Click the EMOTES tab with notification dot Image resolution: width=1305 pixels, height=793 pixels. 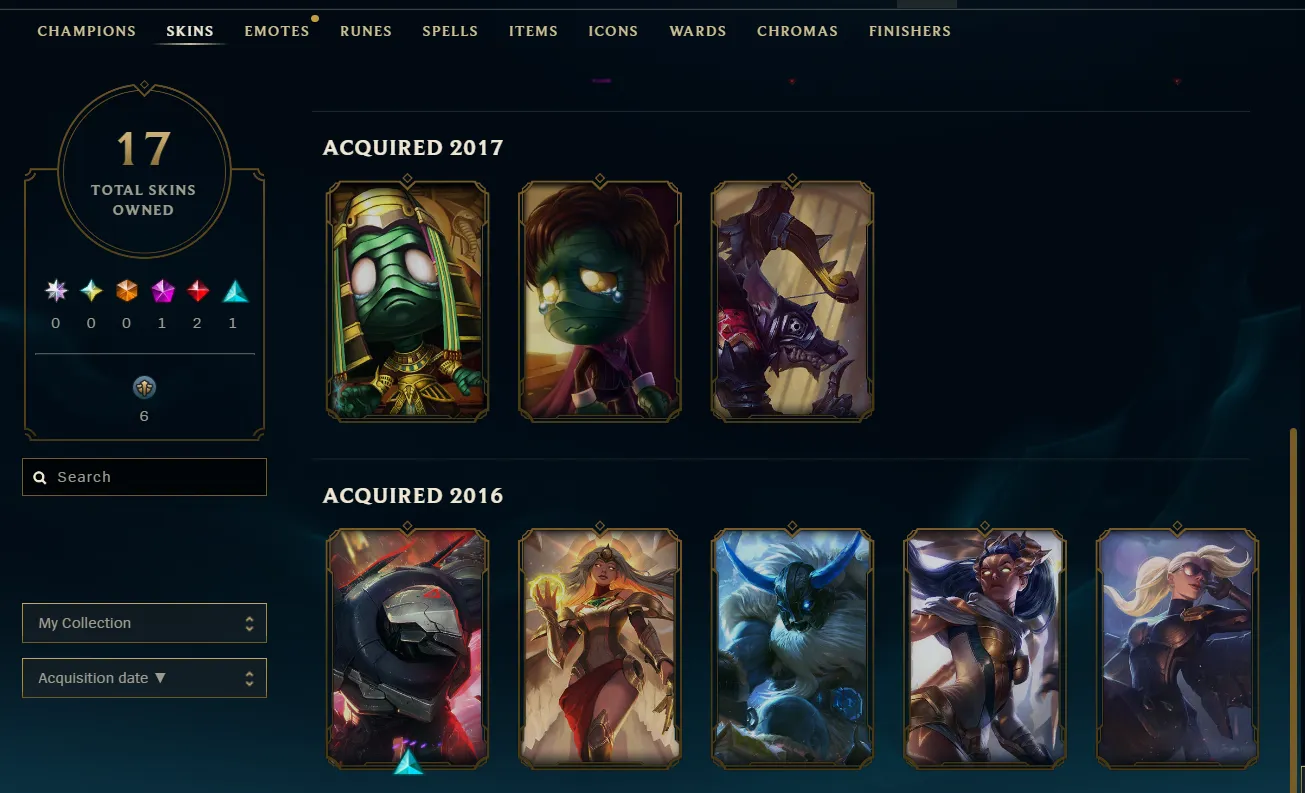click(277, 31)
